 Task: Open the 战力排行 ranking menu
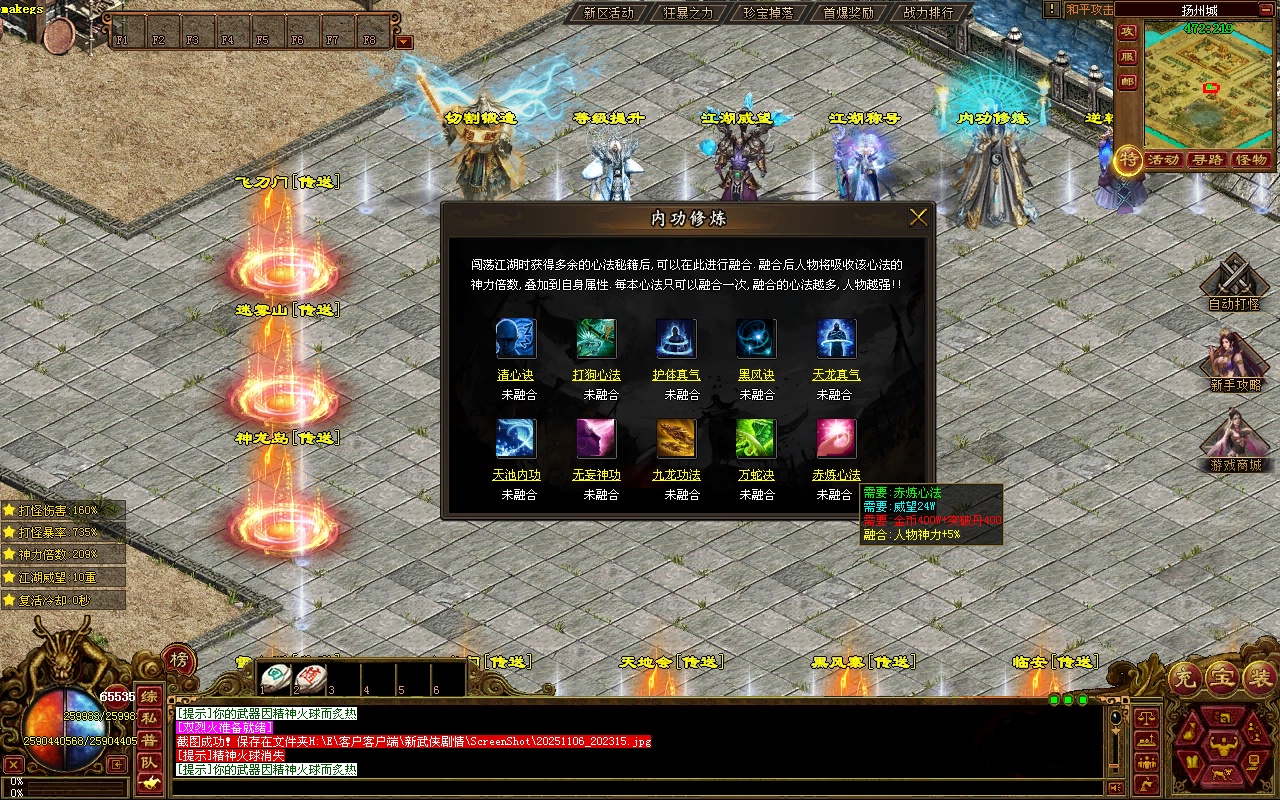(928, 13)
